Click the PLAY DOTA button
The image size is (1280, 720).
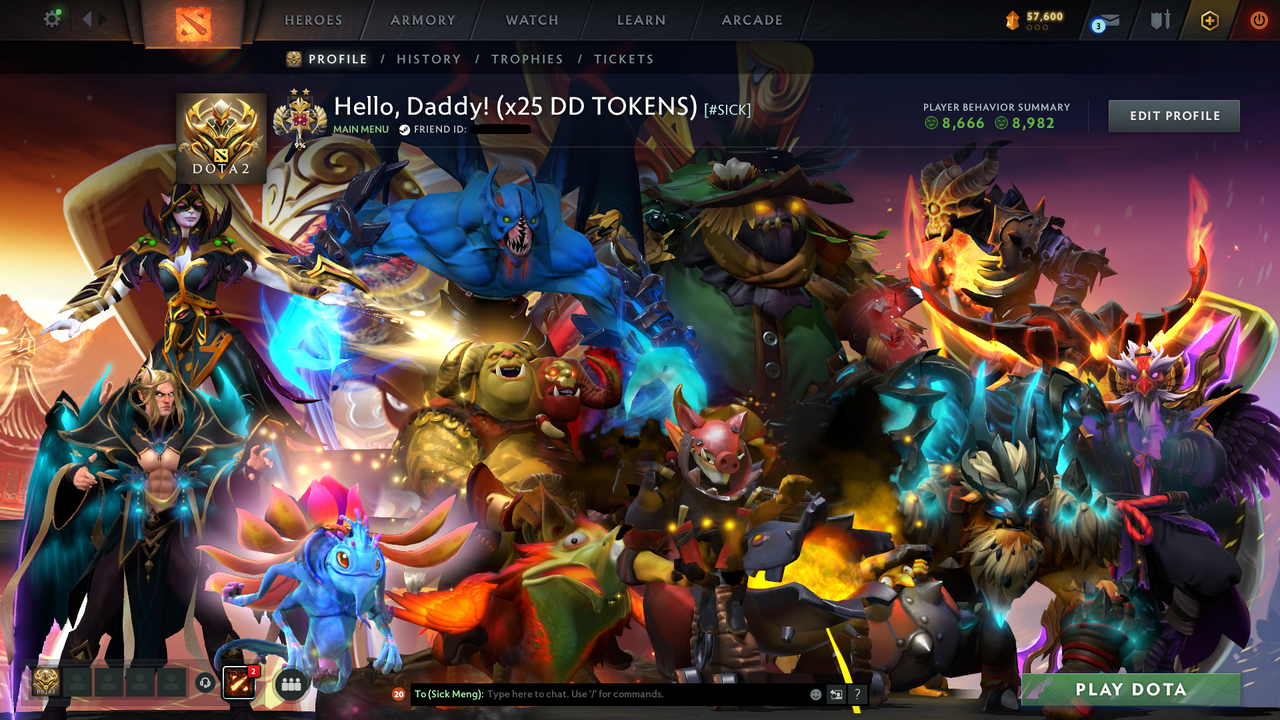point(1130,689)
